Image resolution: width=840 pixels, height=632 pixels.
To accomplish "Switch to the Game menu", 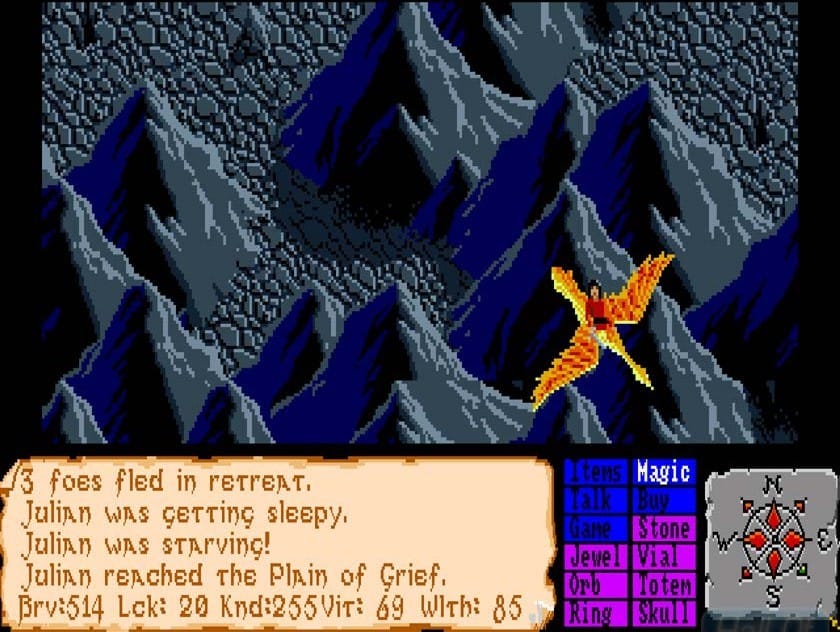I will point(596,528).
